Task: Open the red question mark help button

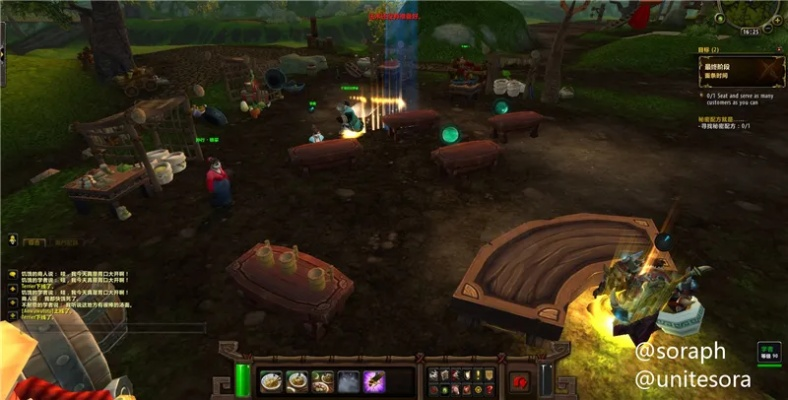Action: pos(489,388)
